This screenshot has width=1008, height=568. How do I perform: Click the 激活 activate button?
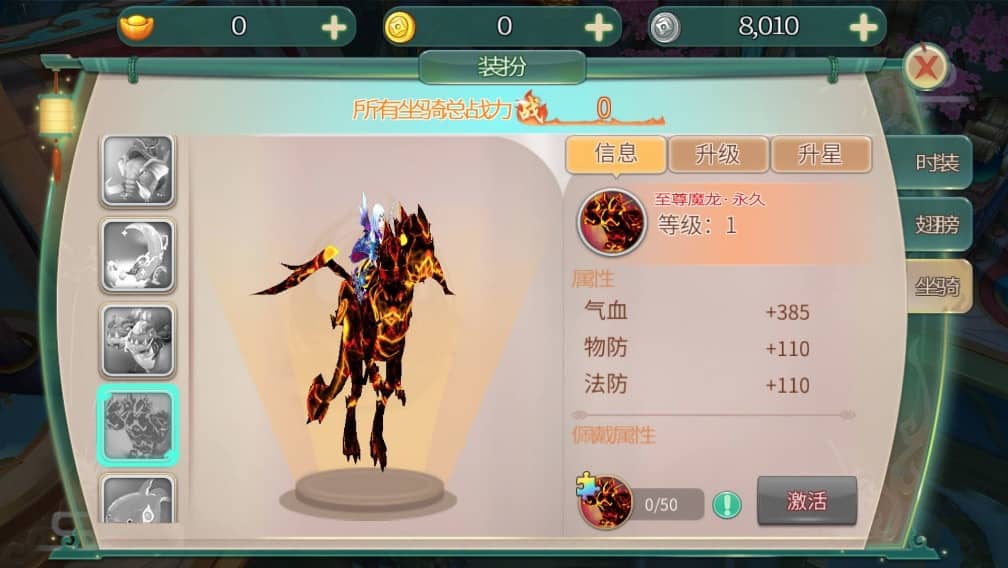806,501
